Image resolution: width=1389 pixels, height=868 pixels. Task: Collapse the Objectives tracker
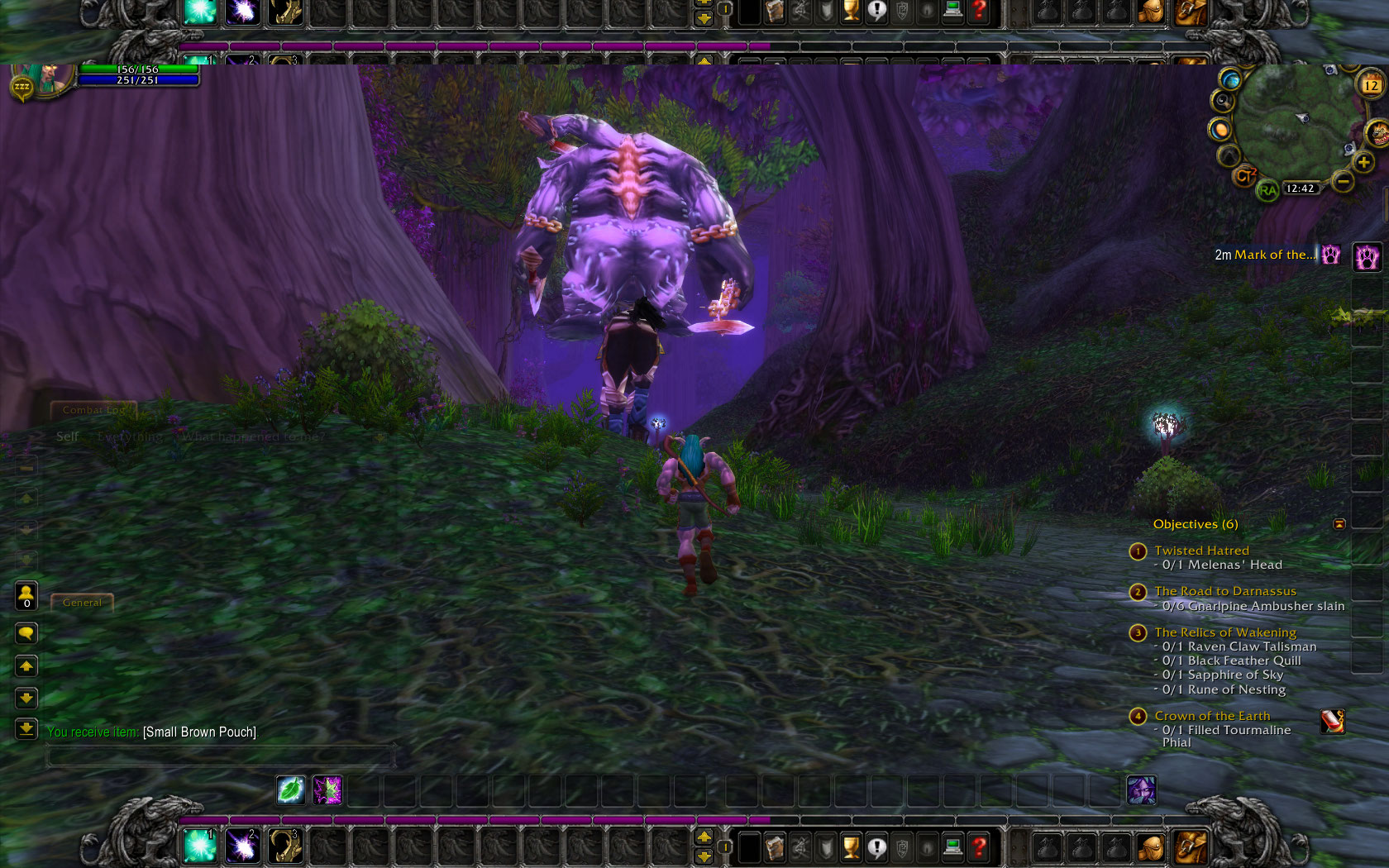[1339, 524]
